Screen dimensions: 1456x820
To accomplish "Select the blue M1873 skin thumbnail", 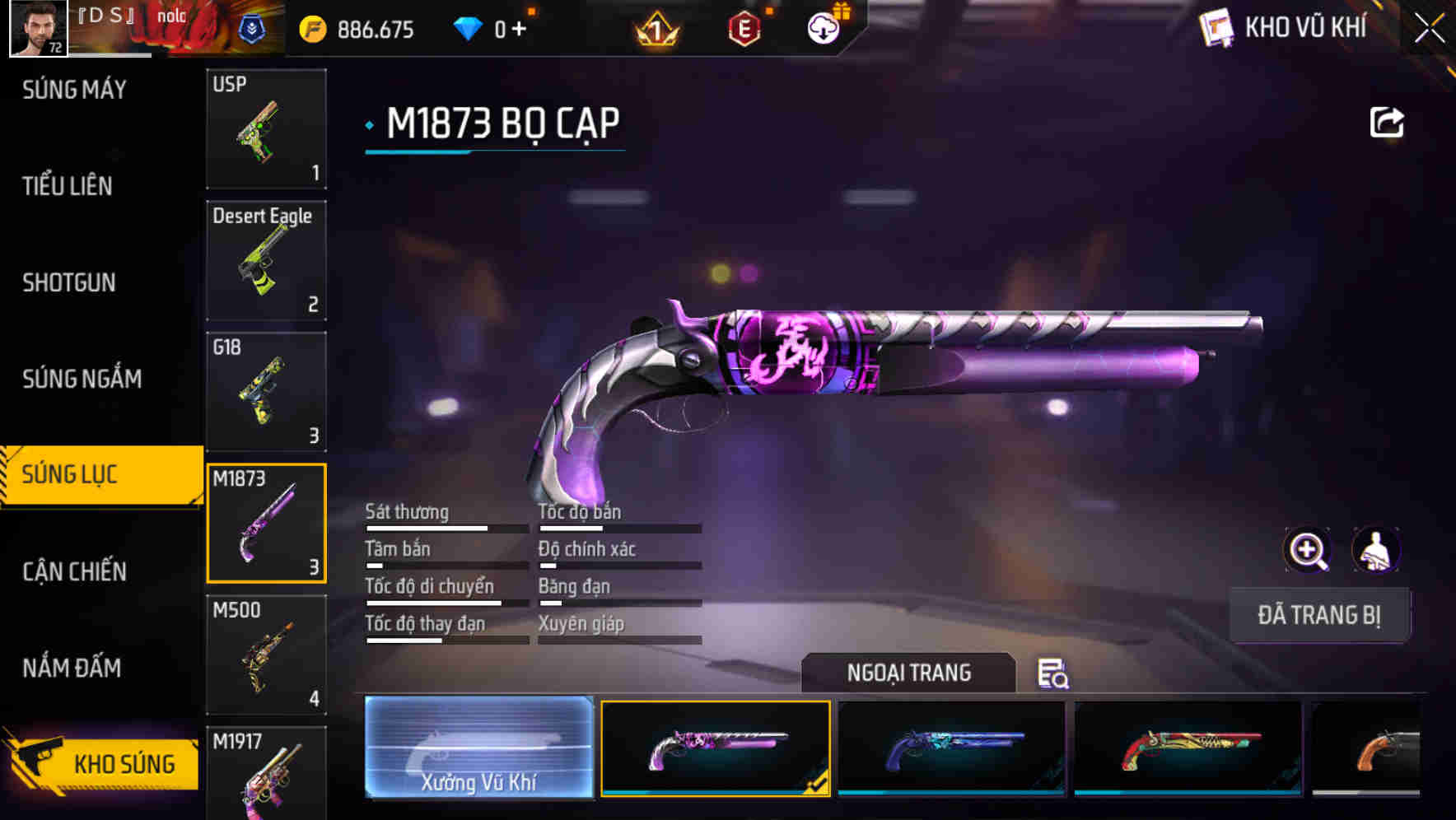I will tap(951, 749).
